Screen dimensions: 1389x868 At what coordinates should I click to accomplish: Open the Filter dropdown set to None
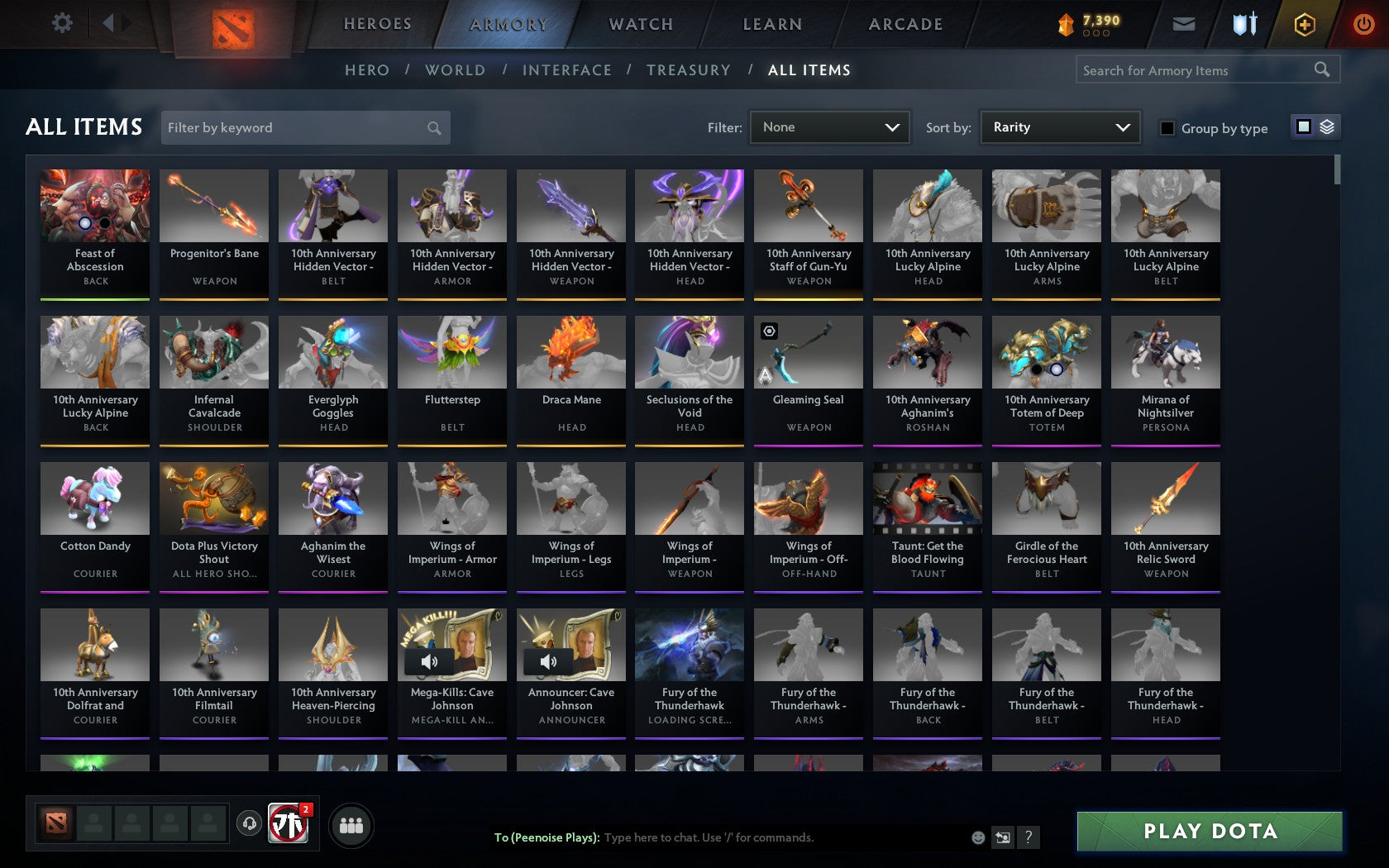[x=829, y=127]
